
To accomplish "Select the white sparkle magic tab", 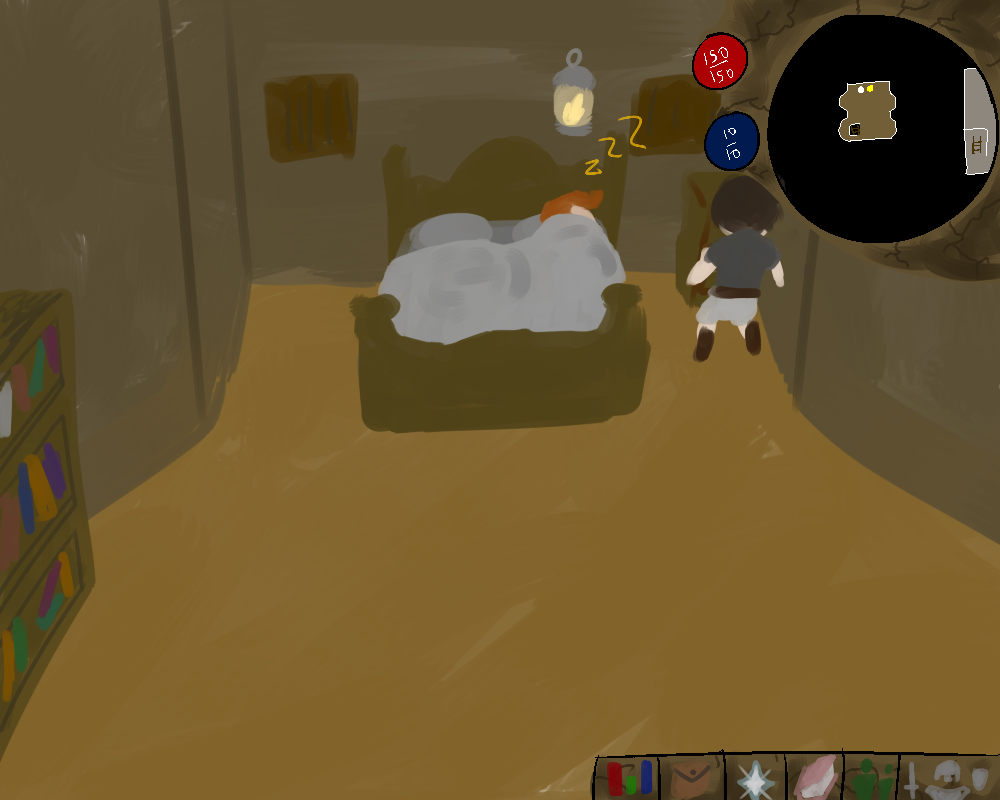I will [x=755, y=779].
